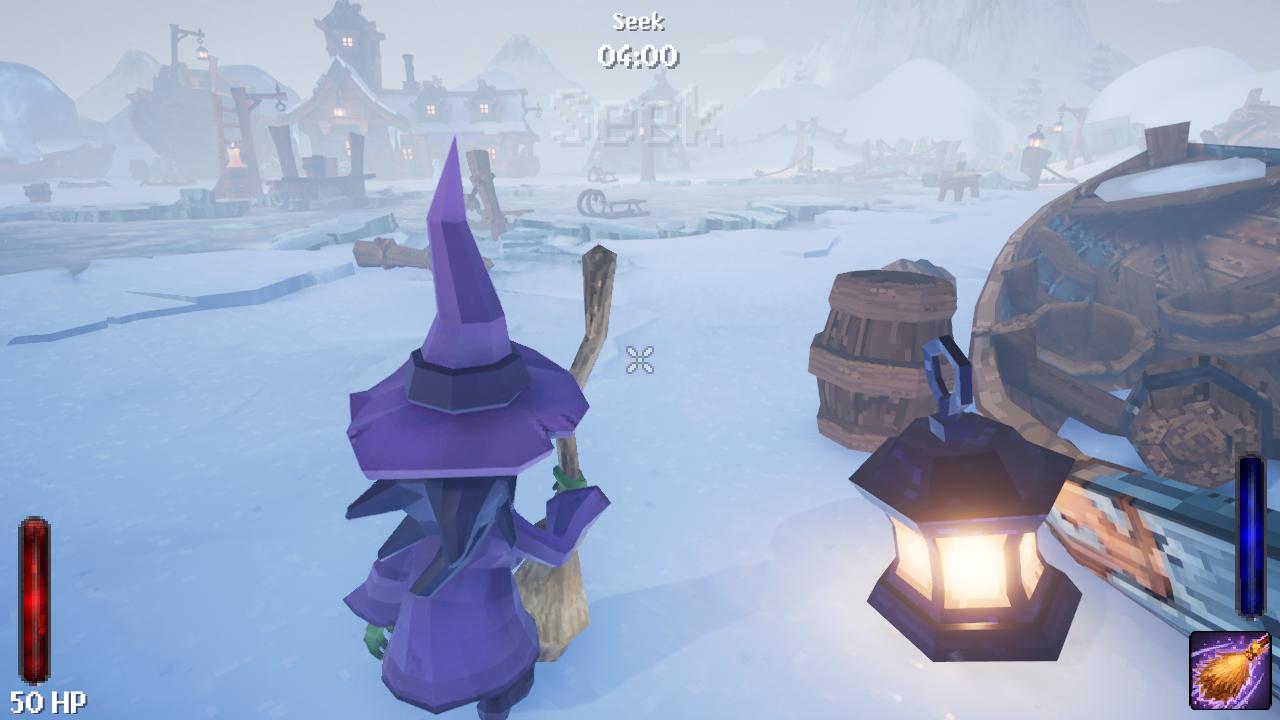Image resolution: width=1280 pixels, height=720 pixels.
Task: Click the sled lying on the ice
Action: 613,205
